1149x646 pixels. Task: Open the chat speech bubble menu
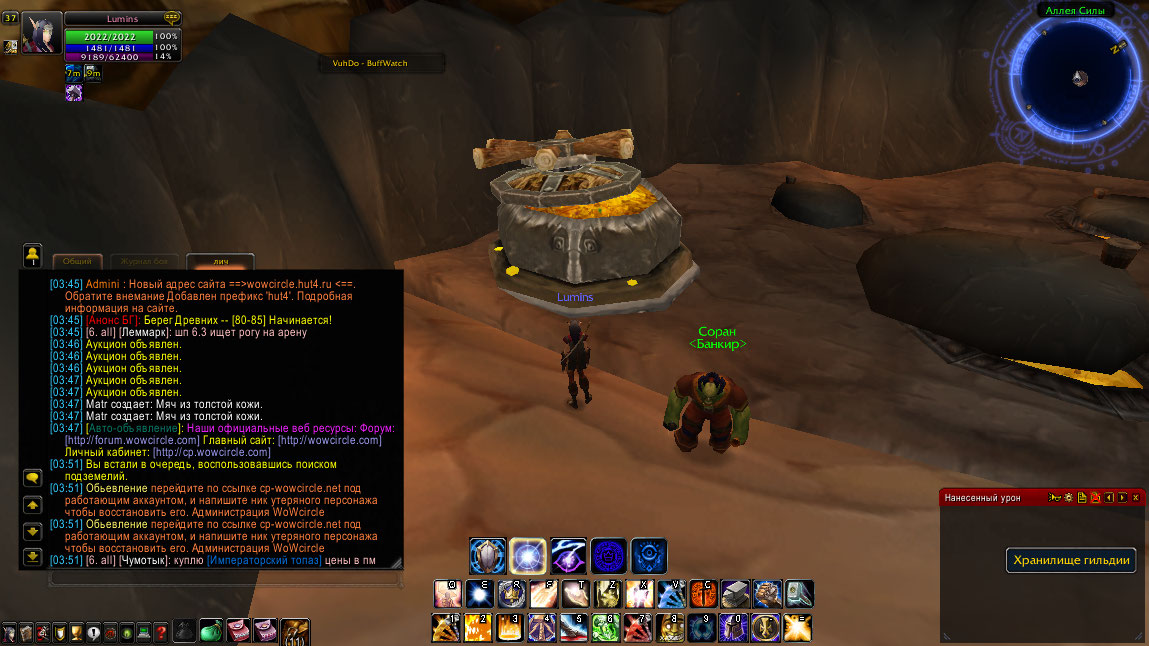click(x=32, y=478)
